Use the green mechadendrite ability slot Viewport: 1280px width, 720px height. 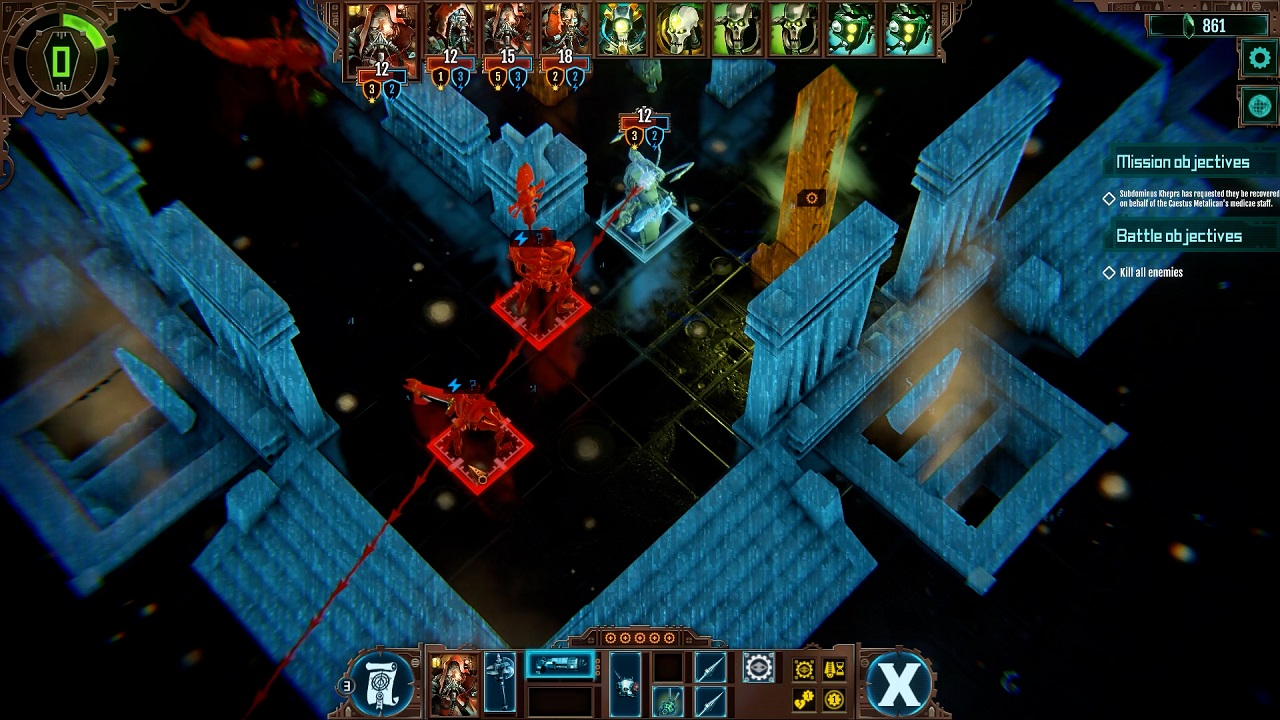pyautogui.click(x=668, y=701)
